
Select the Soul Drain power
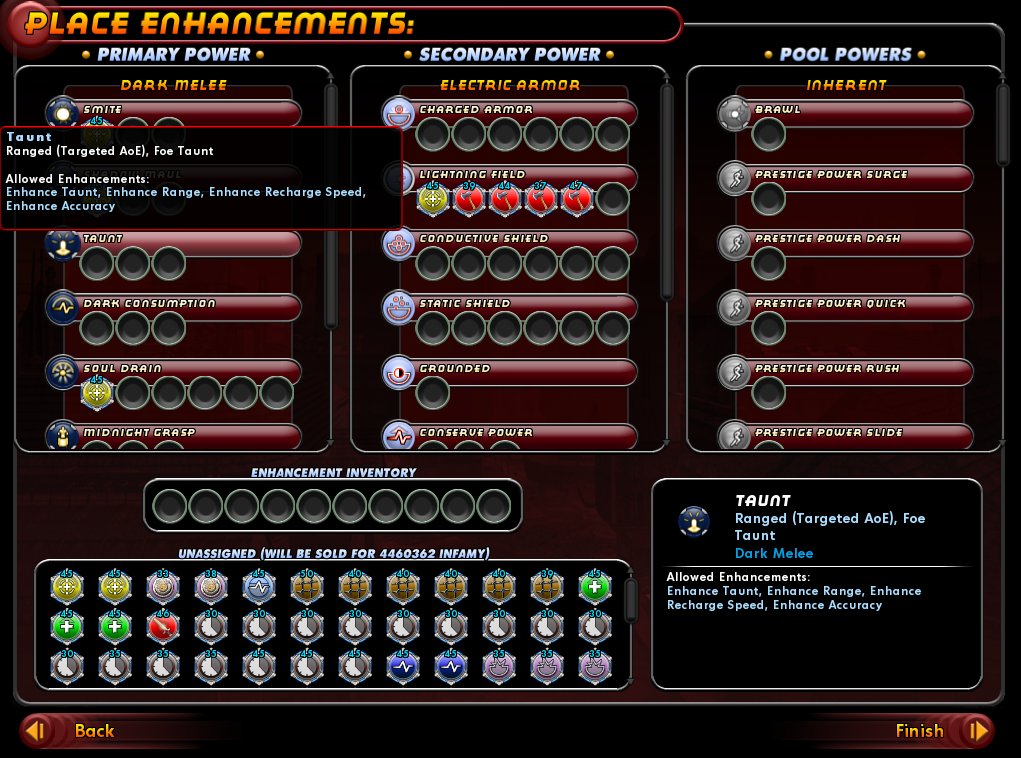point(63,373)
